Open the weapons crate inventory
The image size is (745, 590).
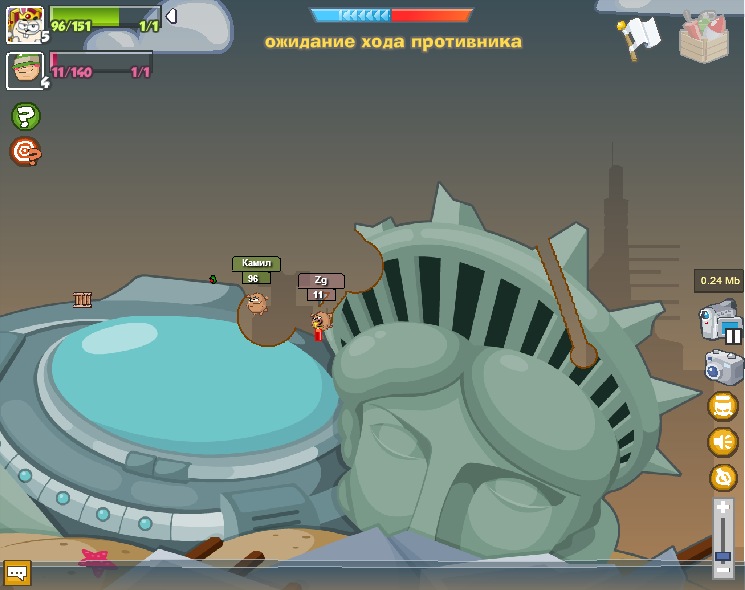click(704, 37)
